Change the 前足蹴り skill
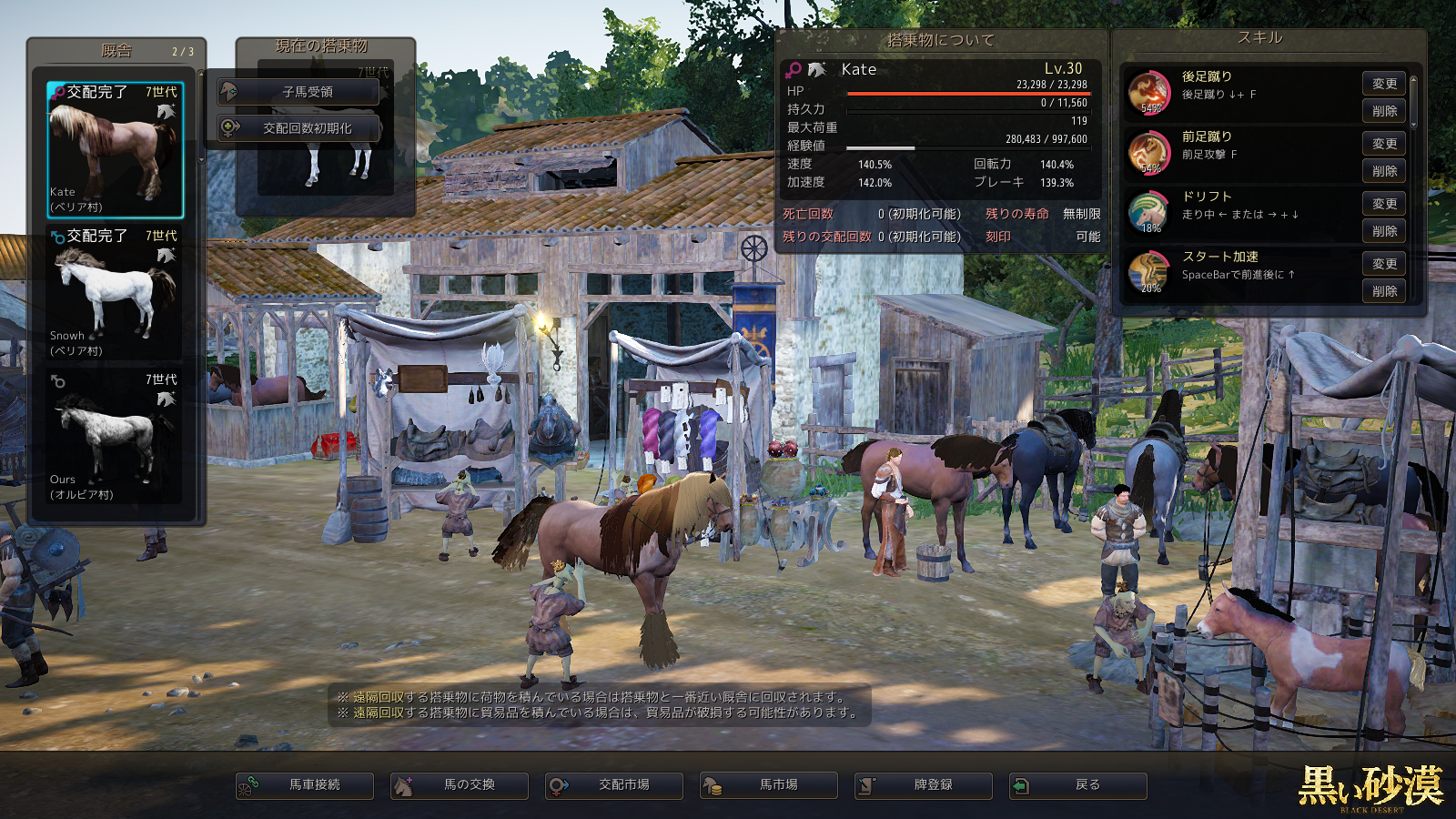Screen dimensions: 1456x819 coord(1383,144)
